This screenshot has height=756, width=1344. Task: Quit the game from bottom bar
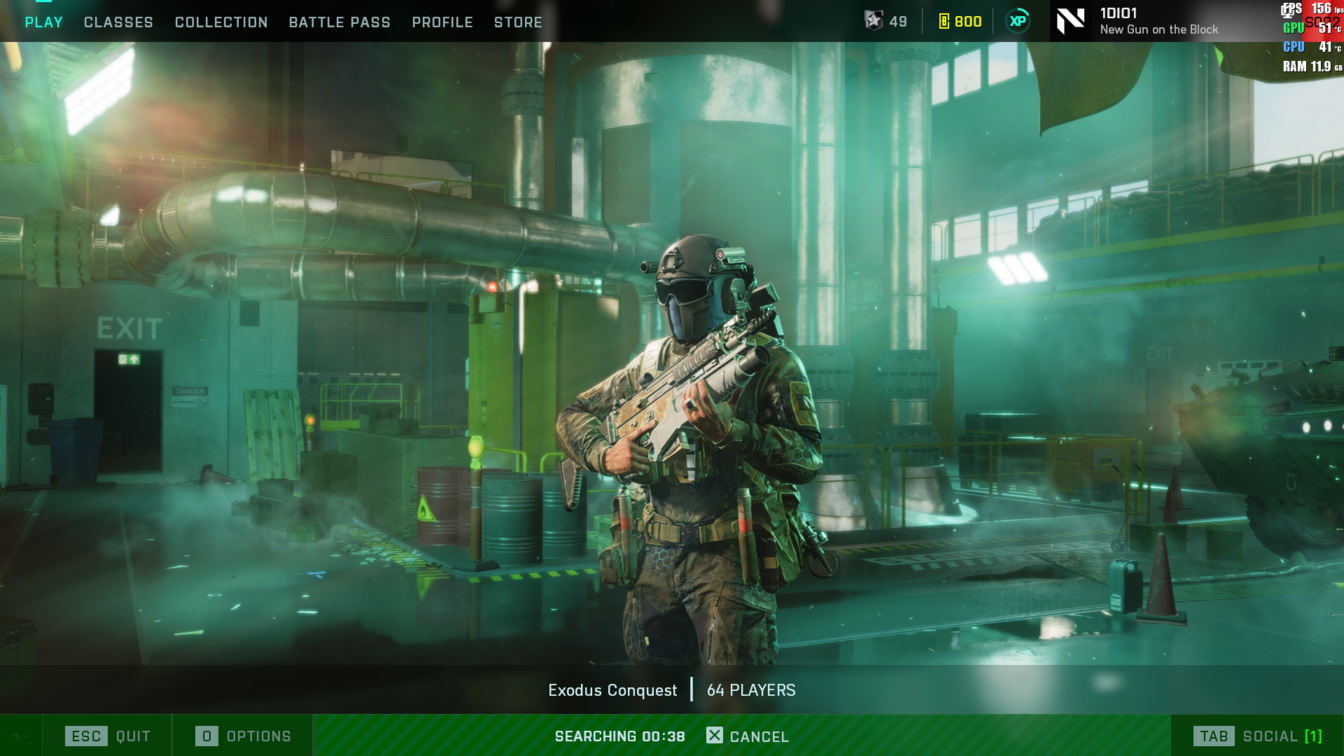pyautogui.click(x=108, y=736)
